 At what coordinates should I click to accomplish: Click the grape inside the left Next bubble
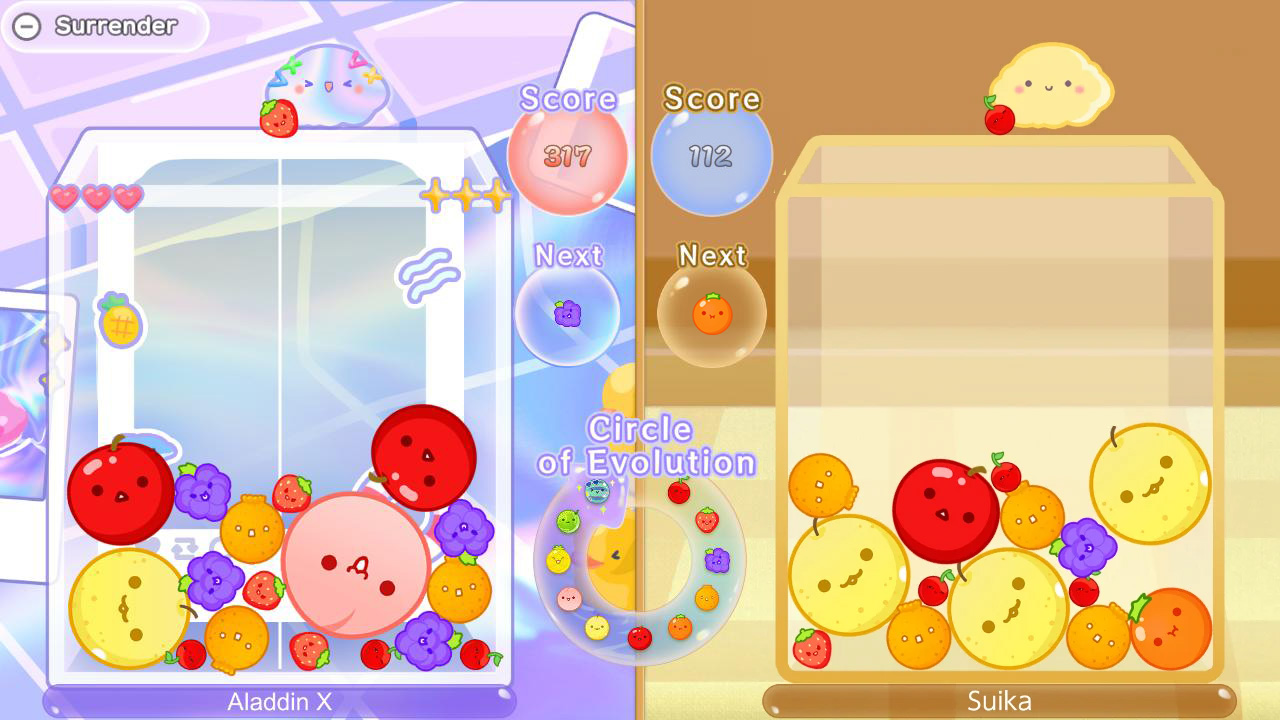[570, 313]
